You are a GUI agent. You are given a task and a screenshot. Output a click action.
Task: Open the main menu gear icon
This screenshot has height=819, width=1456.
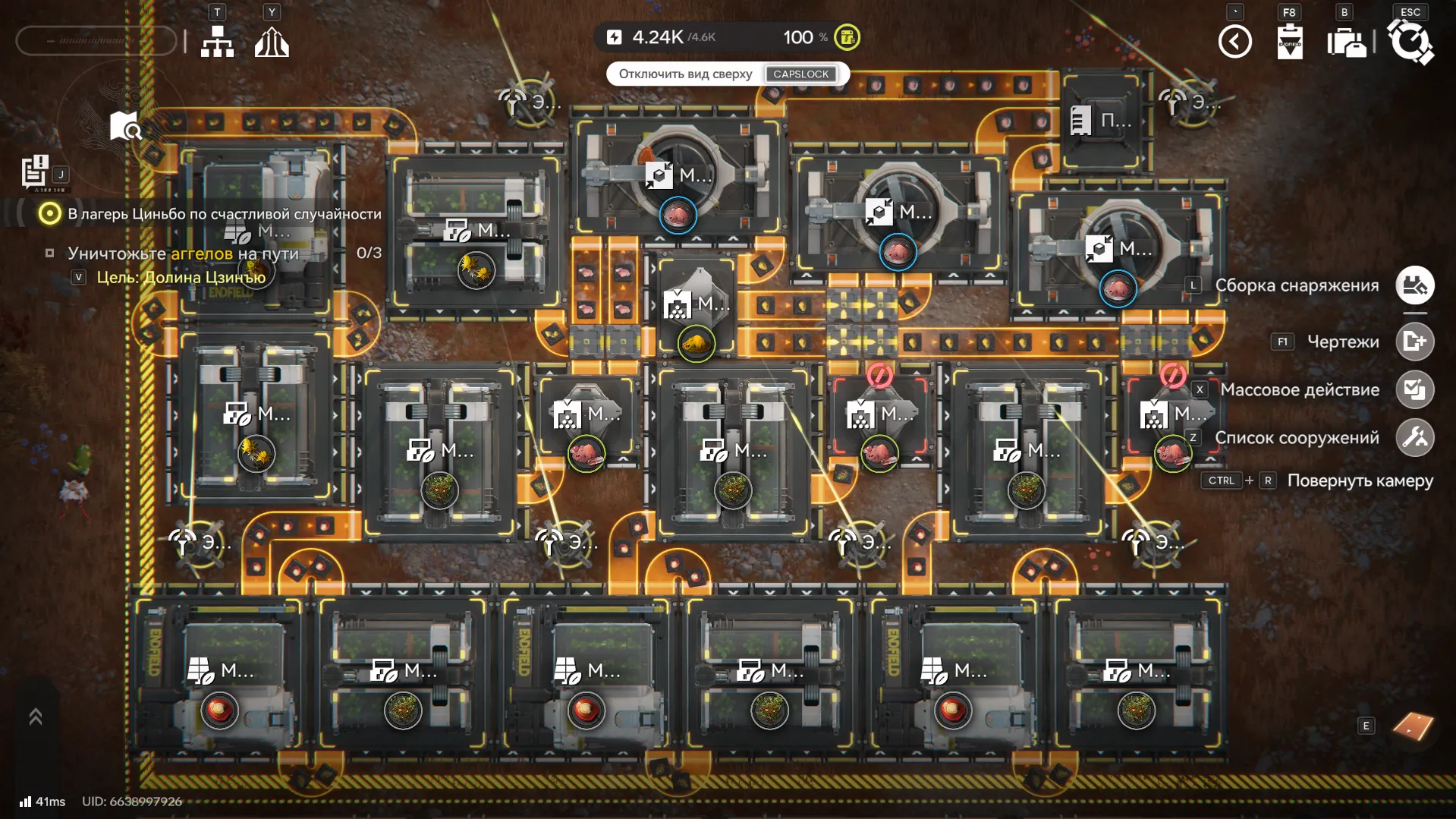point(1410,42)
